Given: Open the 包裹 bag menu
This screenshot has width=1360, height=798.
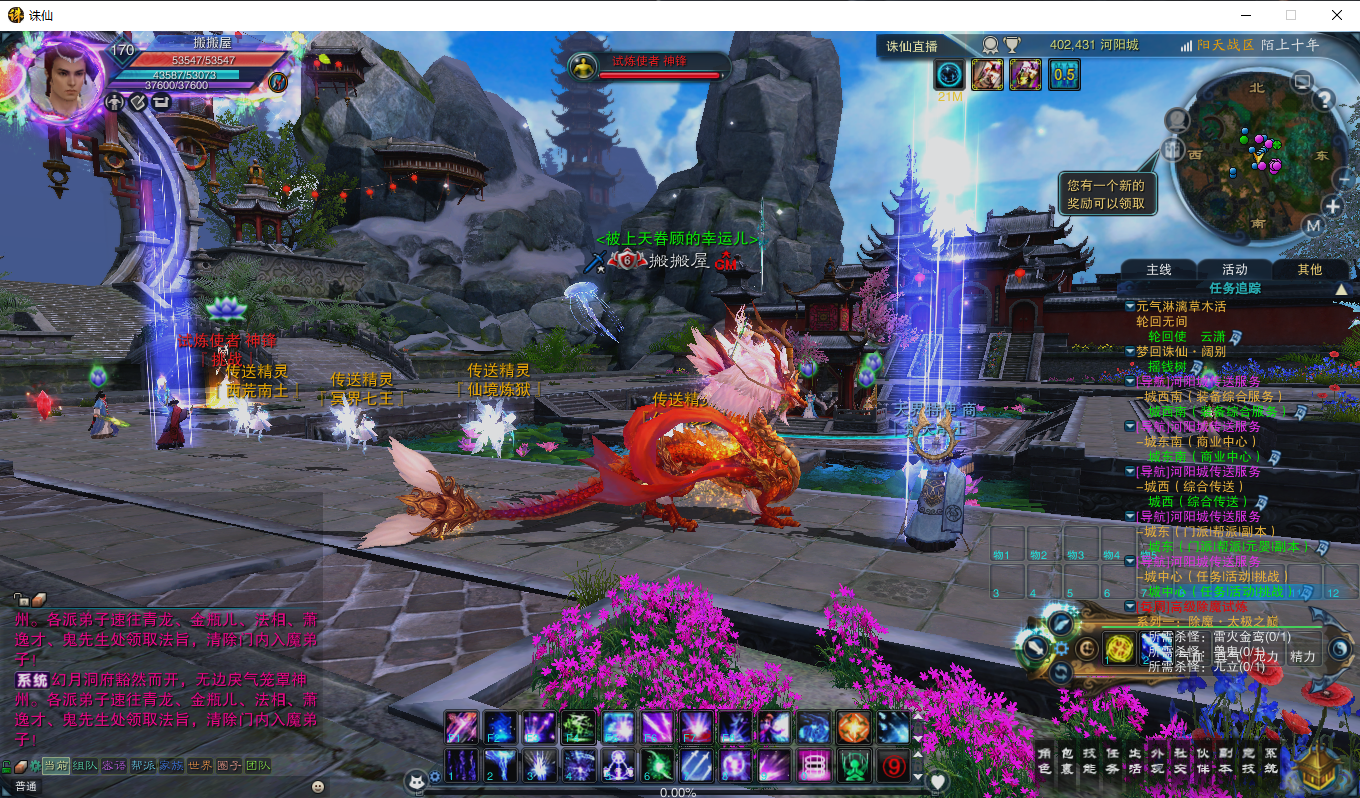Looking at the screenshot, I should click(x=1067, y=761).
